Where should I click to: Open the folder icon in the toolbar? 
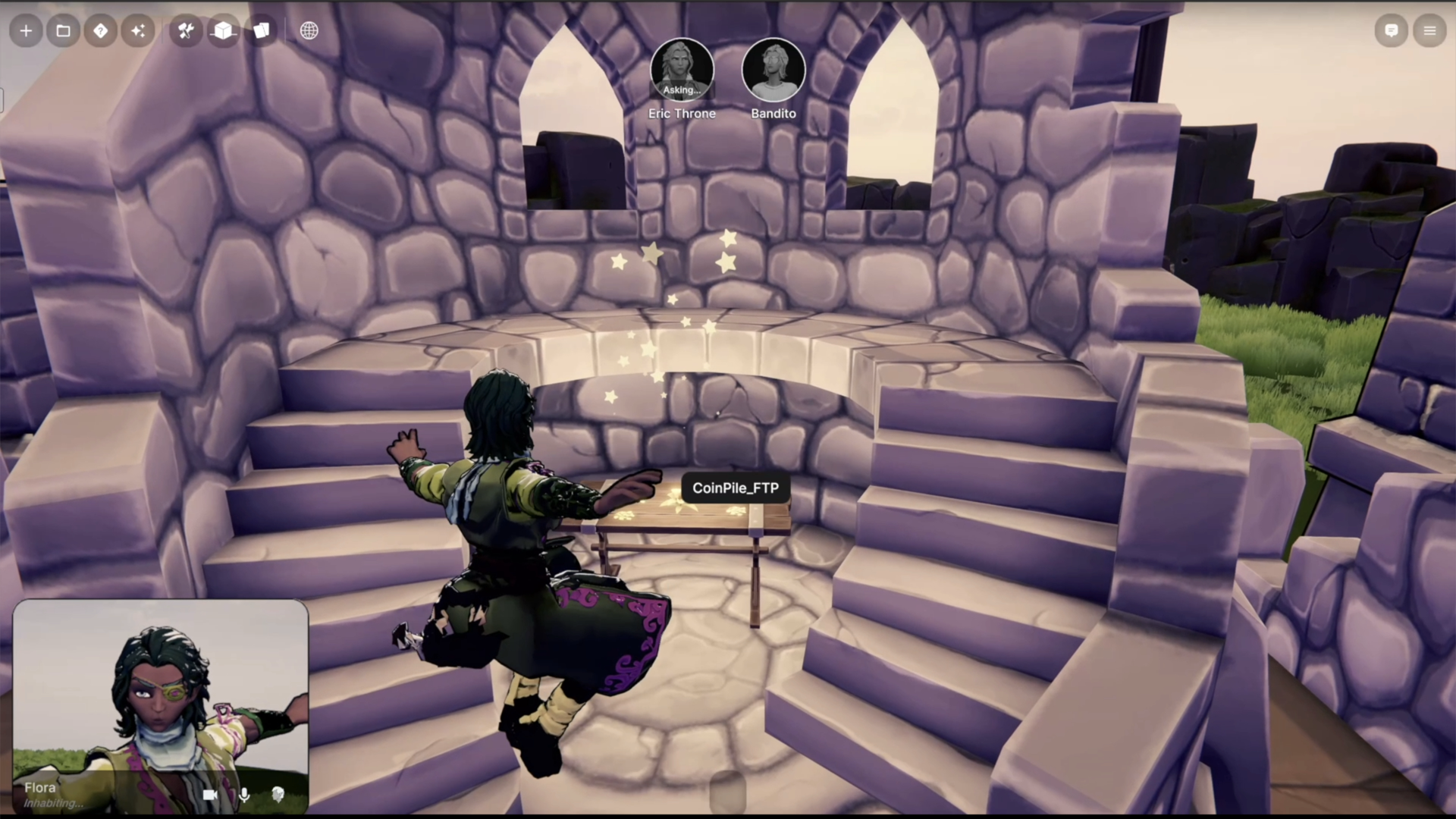point(64,31)
